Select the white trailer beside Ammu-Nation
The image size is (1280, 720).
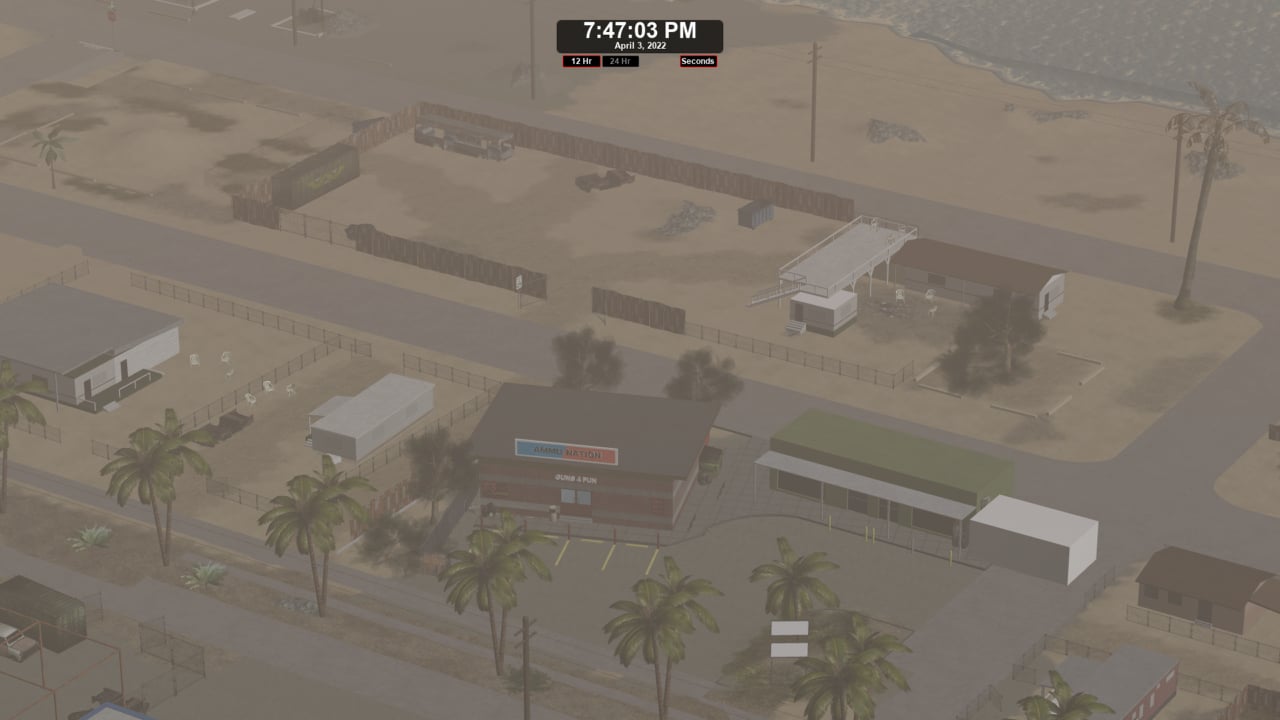tap(372, 414)
